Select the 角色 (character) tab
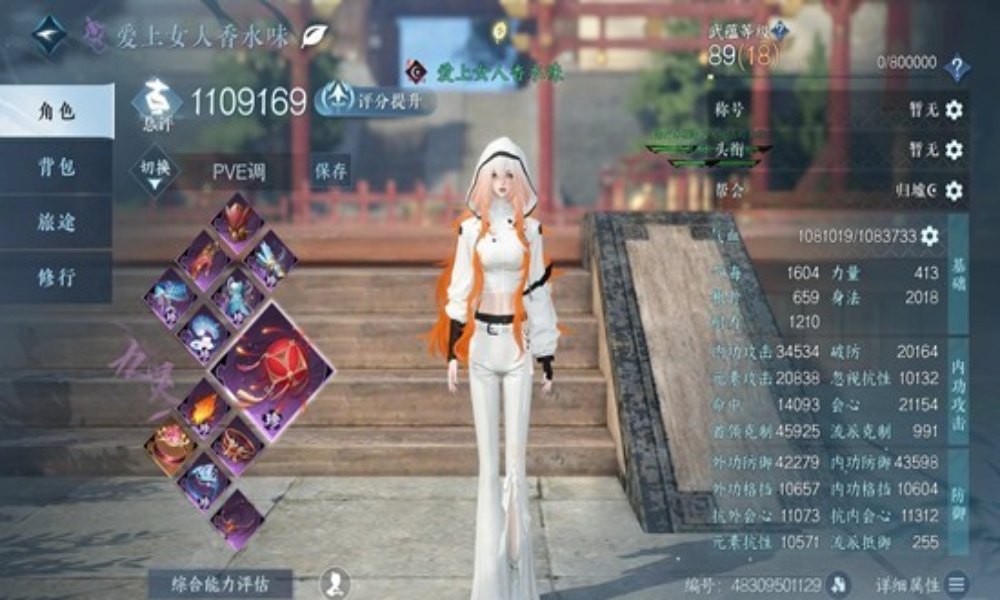 55,112
